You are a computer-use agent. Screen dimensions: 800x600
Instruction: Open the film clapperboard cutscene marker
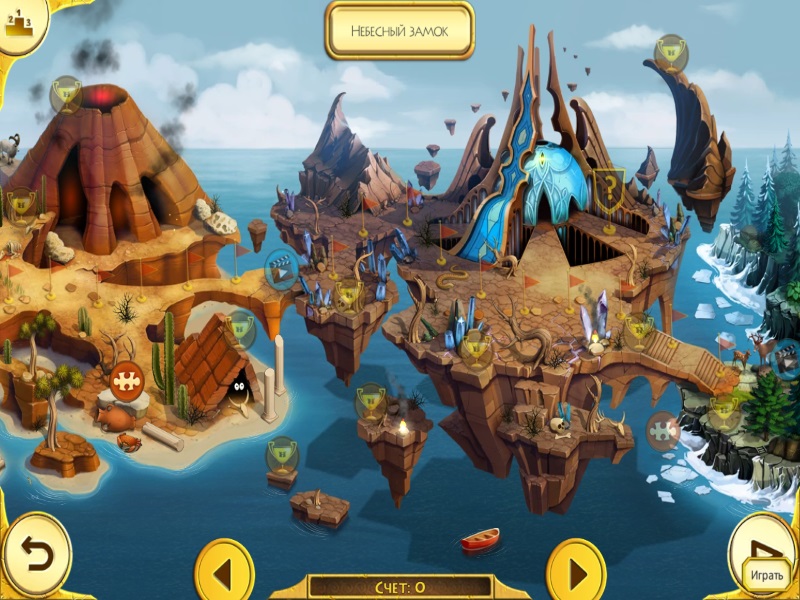[282, 269]
